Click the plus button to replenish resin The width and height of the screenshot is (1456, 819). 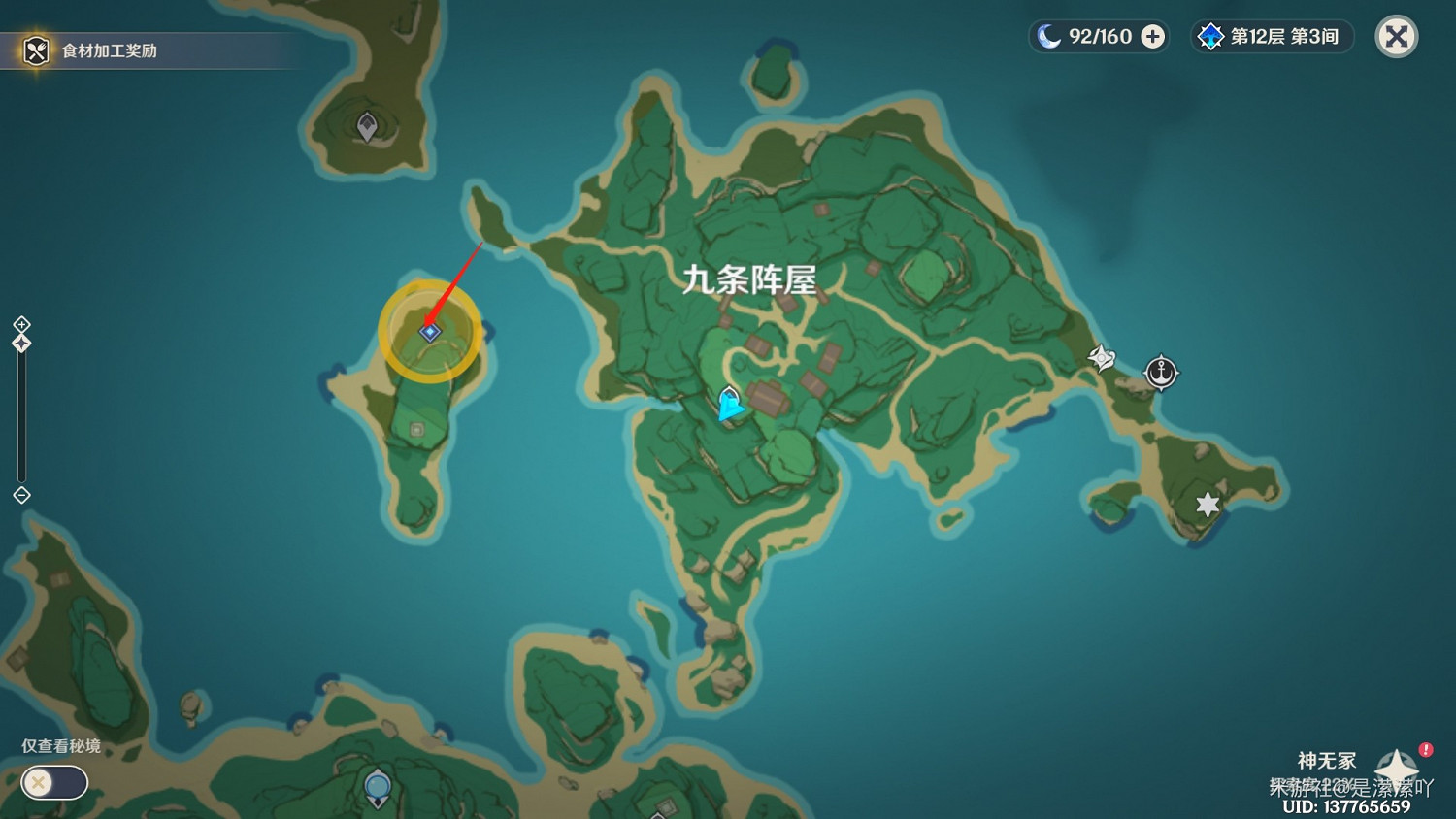1151,36
